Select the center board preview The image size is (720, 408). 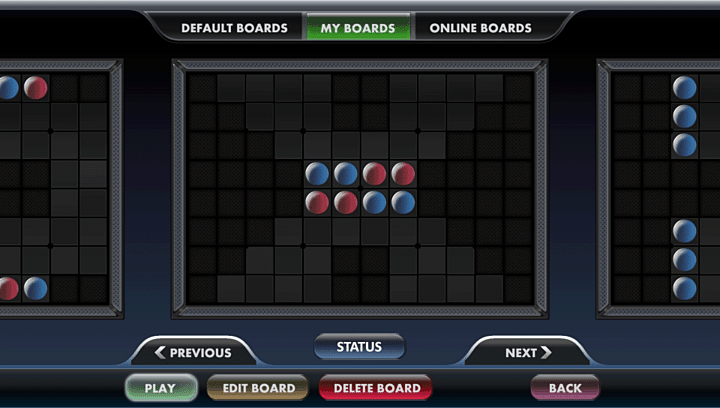pyautogui.click(x=360, y=188)
